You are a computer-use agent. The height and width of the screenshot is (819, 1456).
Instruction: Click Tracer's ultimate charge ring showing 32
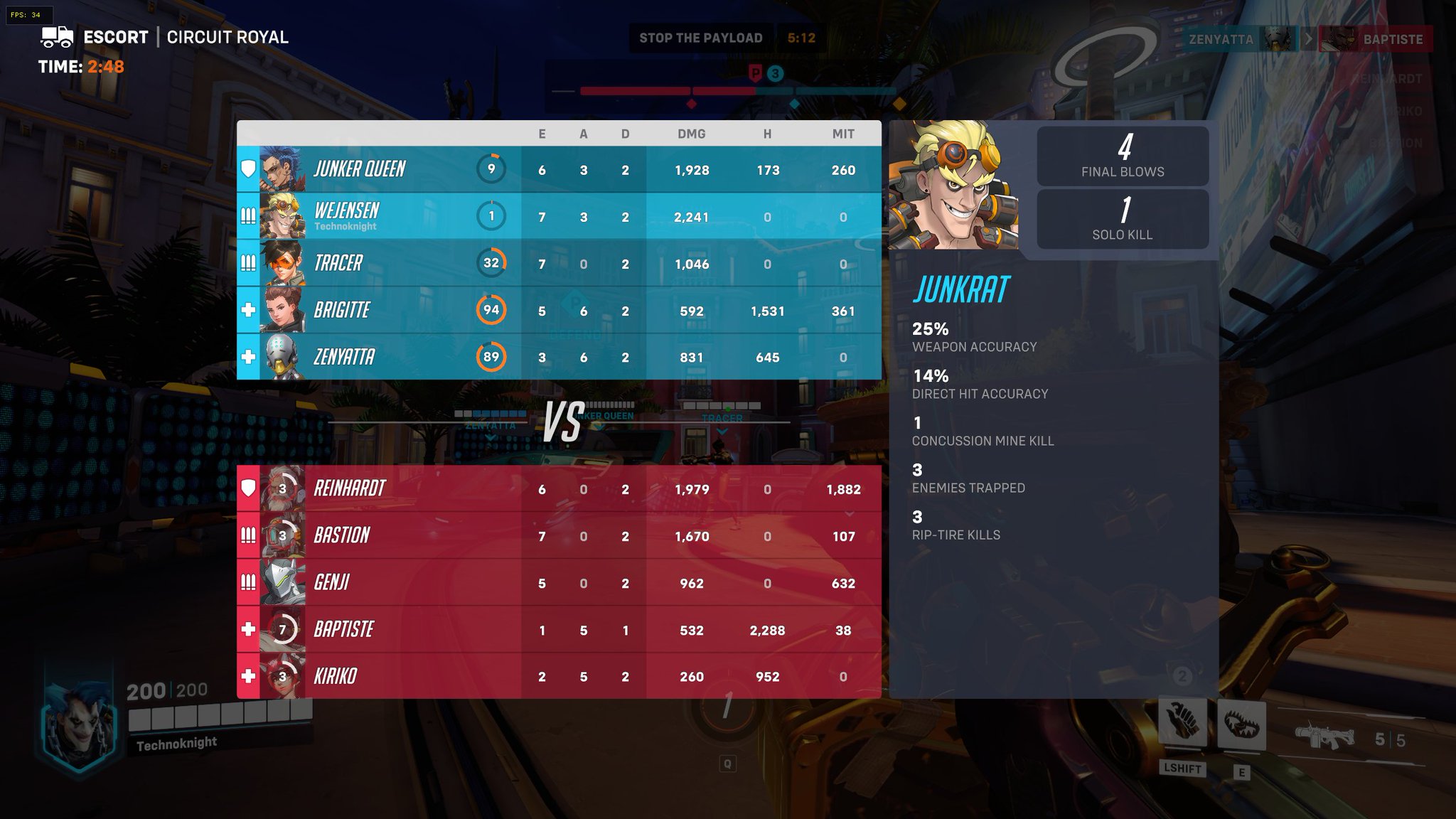coord(493,263)
